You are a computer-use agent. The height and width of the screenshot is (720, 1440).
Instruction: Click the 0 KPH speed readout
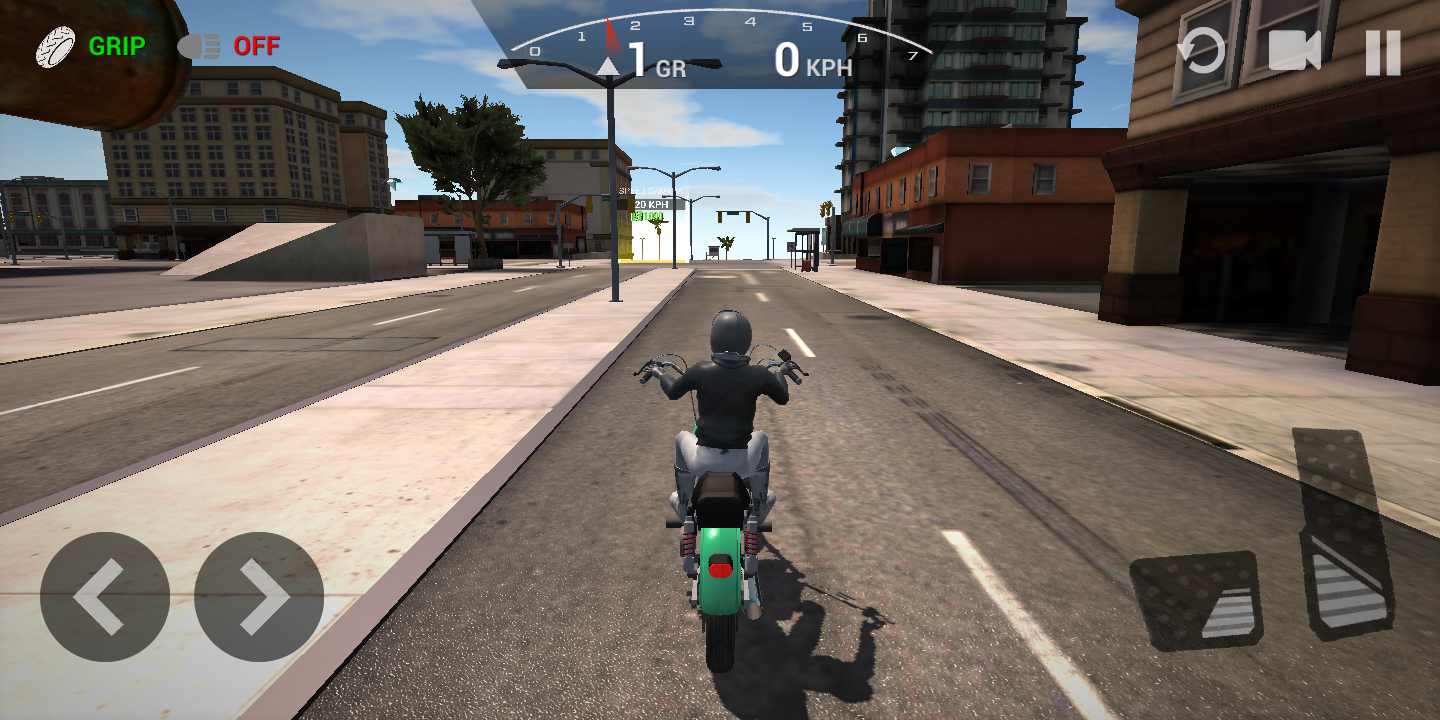pos(812,62)
